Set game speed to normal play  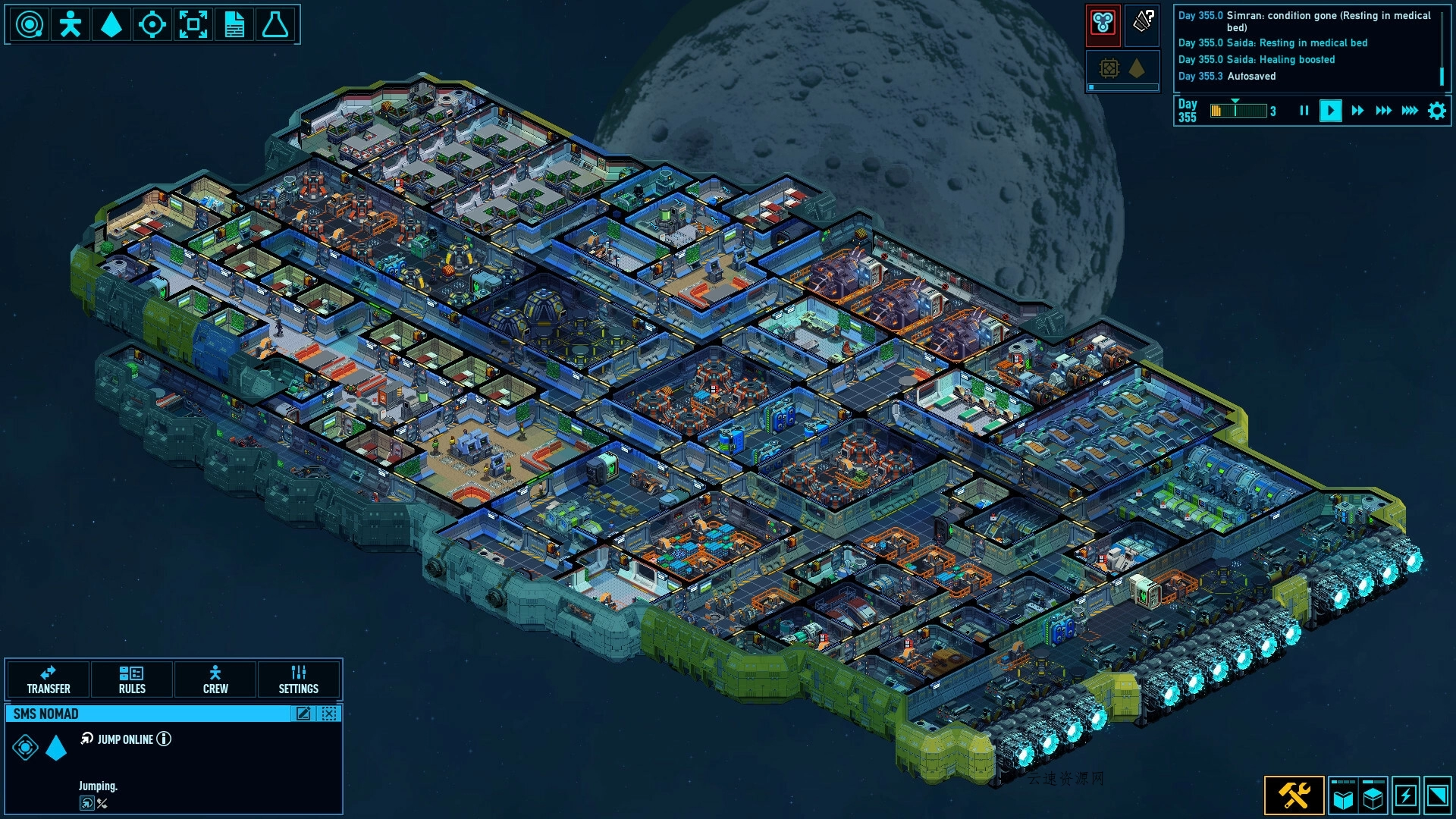point(1330,111)
